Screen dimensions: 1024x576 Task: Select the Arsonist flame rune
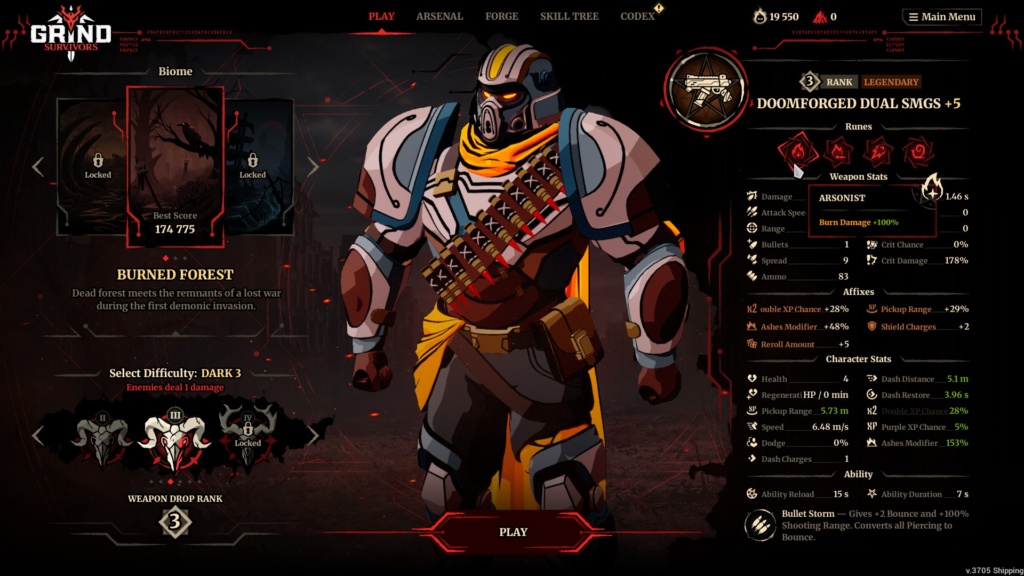click(x=798, y=152)
